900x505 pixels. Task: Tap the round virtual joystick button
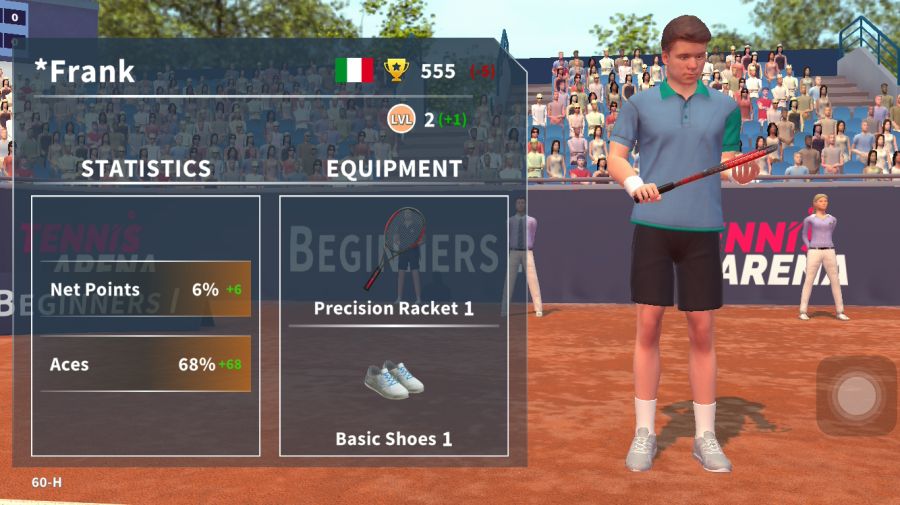(856, 396)
